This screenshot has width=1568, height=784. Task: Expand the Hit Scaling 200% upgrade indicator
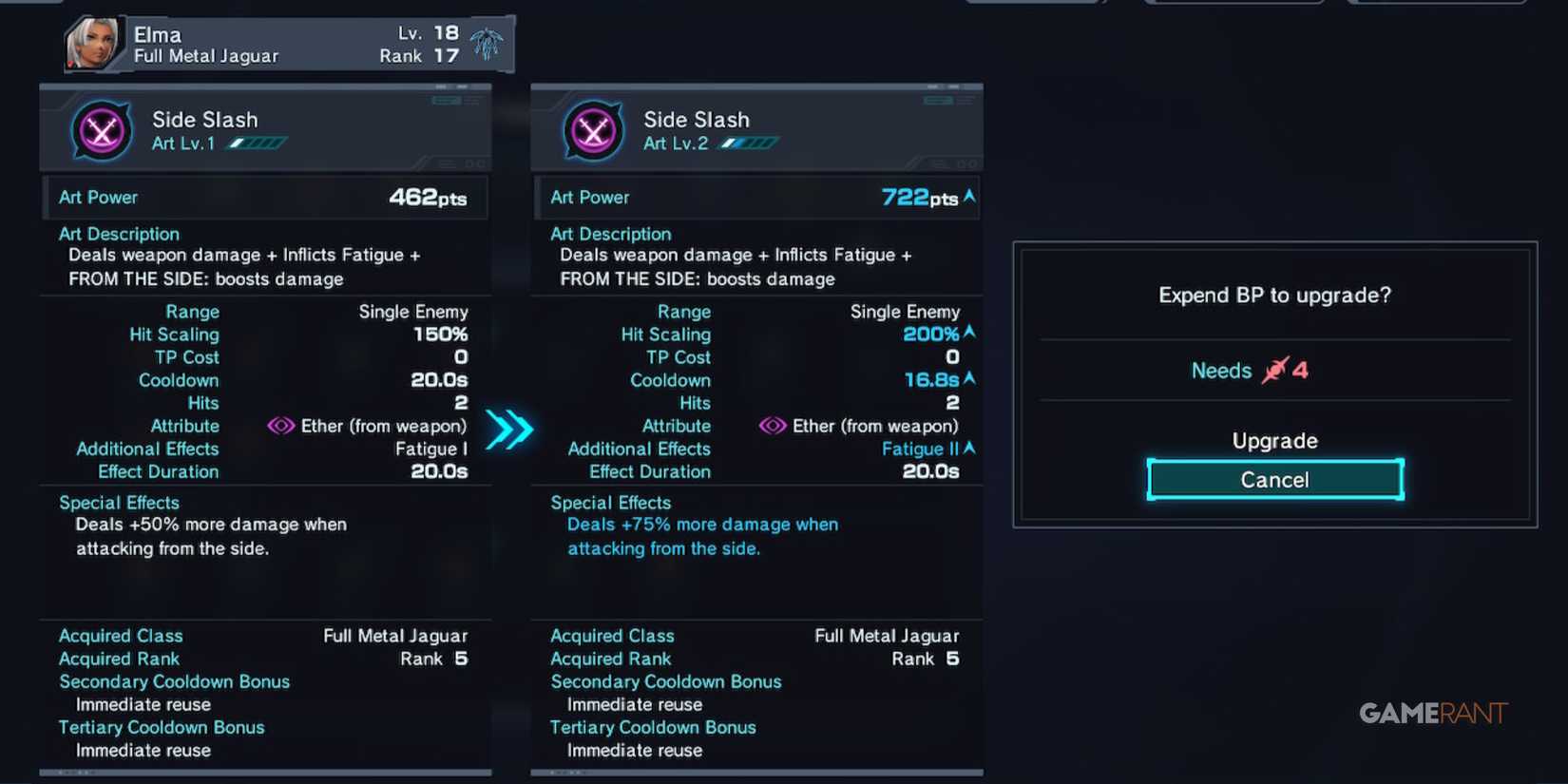pos(970,334)
